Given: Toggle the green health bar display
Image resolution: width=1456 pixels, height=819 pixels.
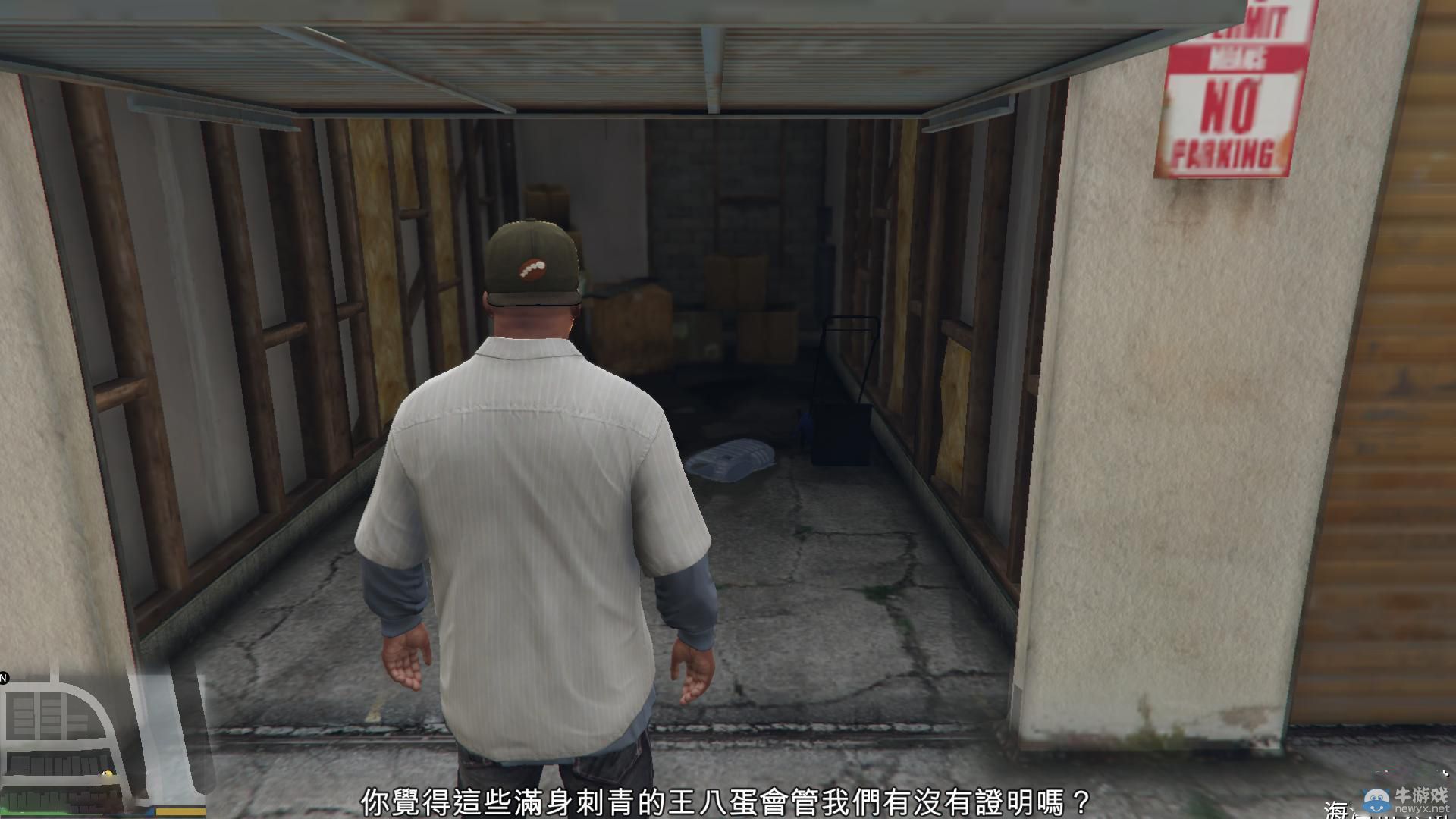Looking at the screenshot, I should 38,811.
